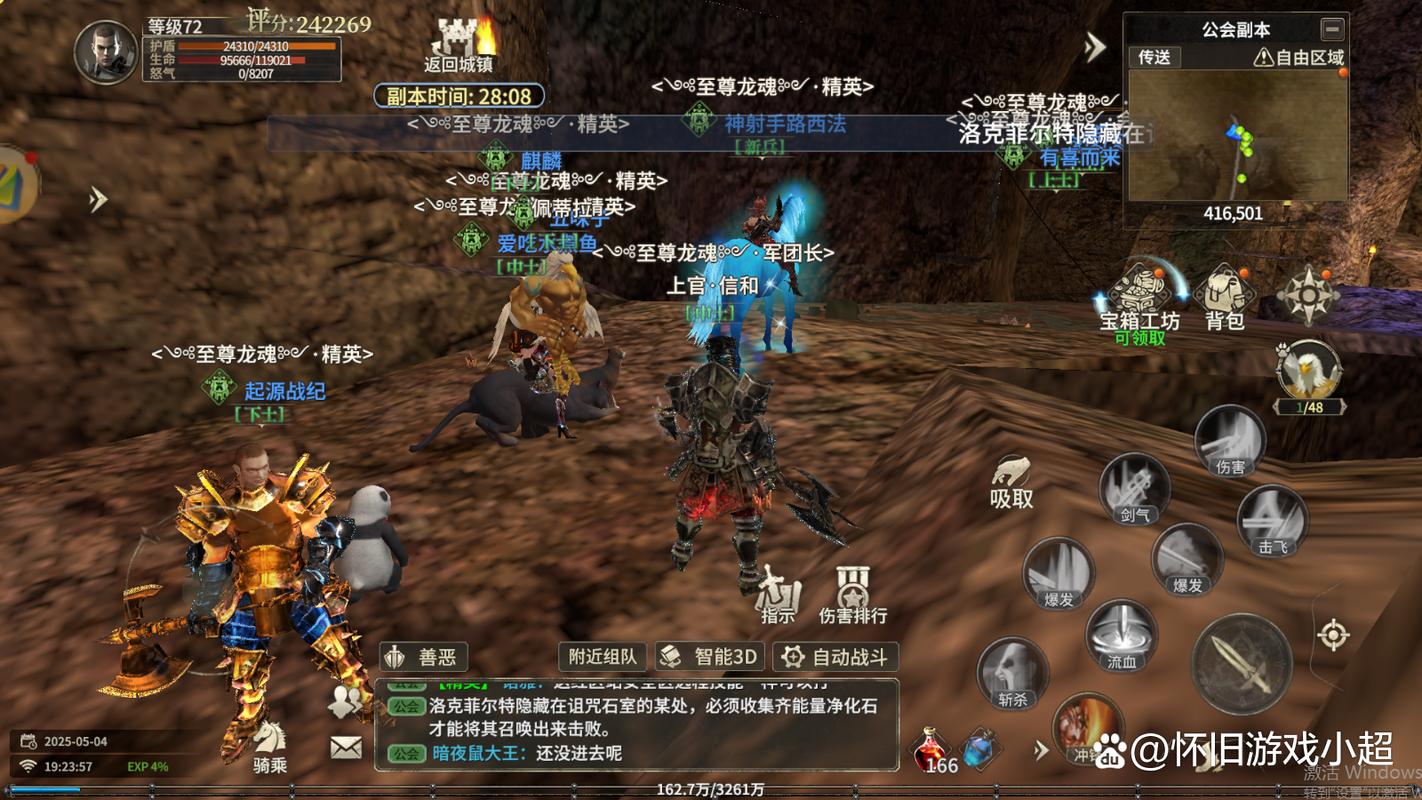The image size is (1422, 800).
Task: Open the 背包 backpack
Action: 1224,296
